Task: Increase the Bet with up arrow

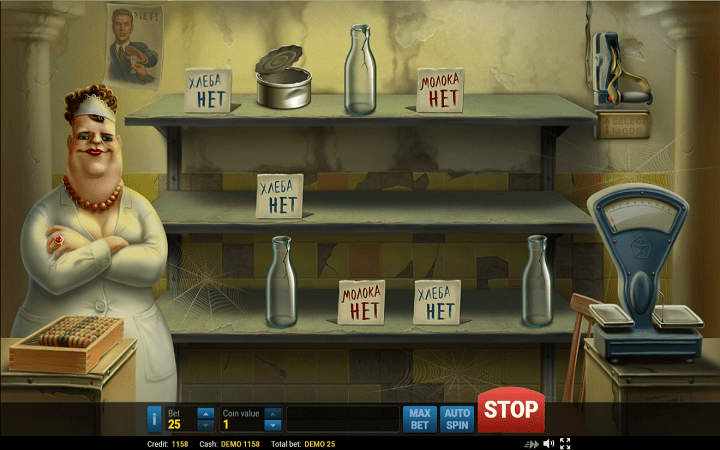Action: [205, 413]
